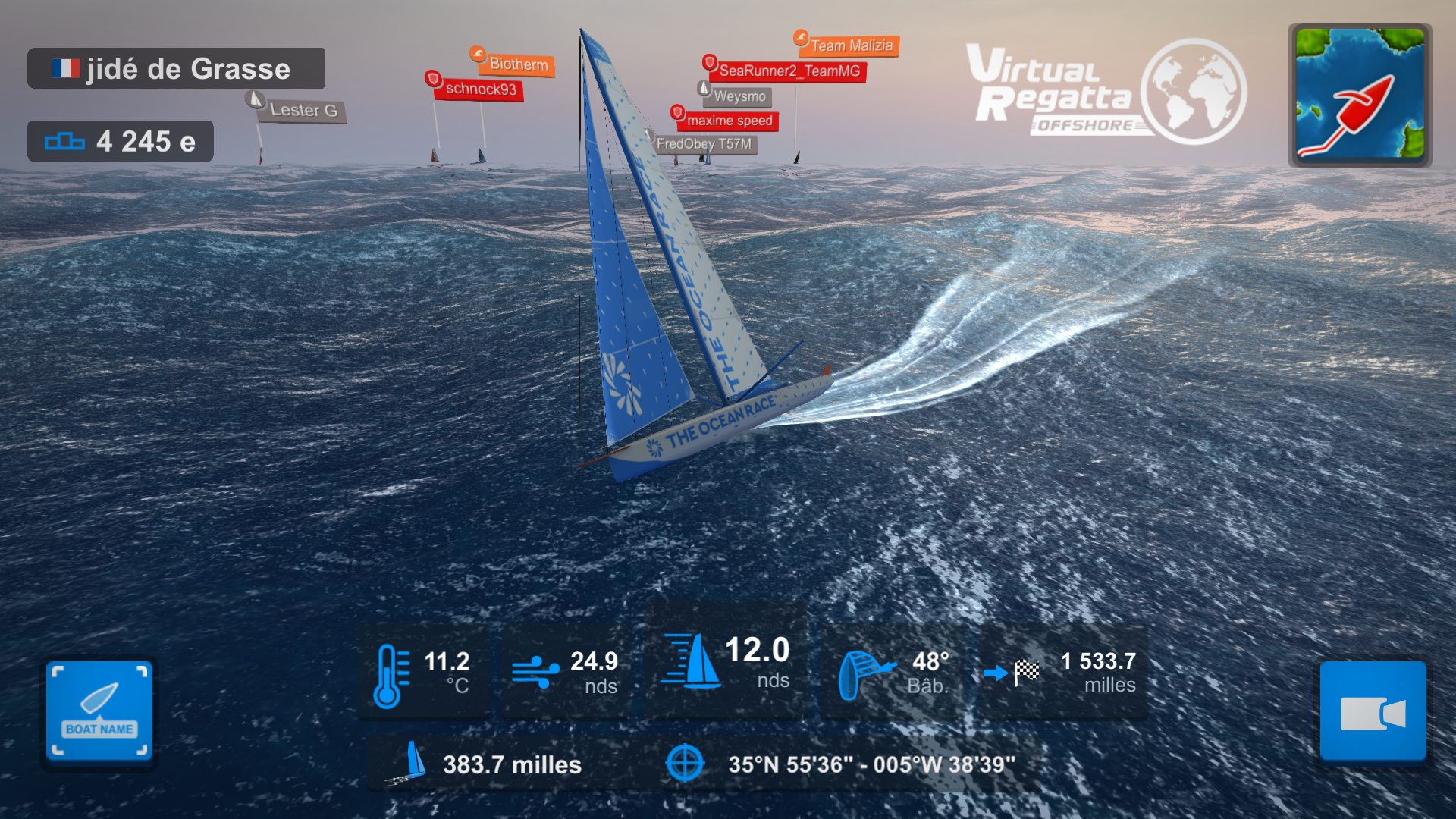Select the Team Malizia boat tag
The height and width of the screenshot is (819, 1456).
pyautogui.click(x=851, y=46)
